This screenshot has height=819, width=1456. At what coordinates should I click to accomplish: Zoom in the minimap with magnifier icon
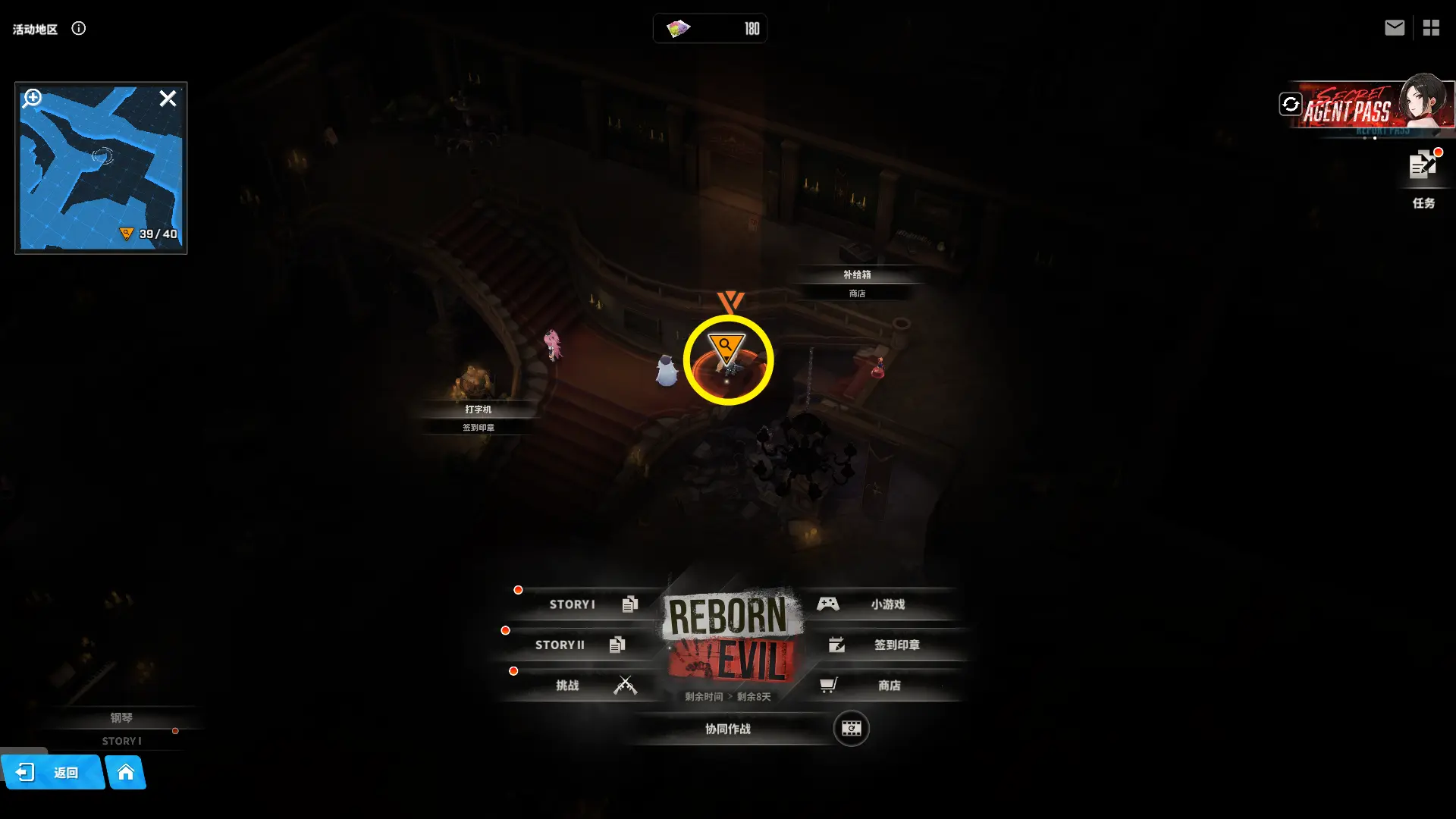click(x=33, y=99)
